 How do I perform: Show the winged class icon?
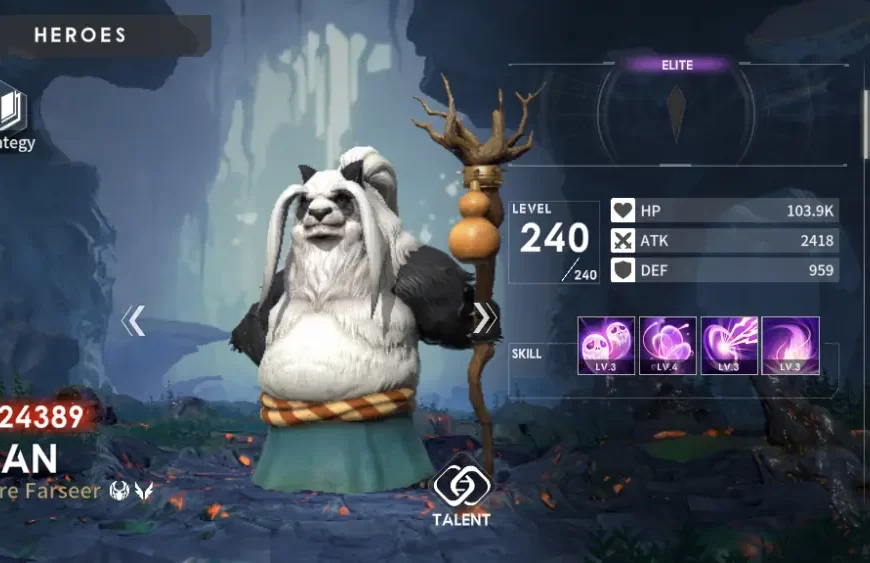click(144, 491)
